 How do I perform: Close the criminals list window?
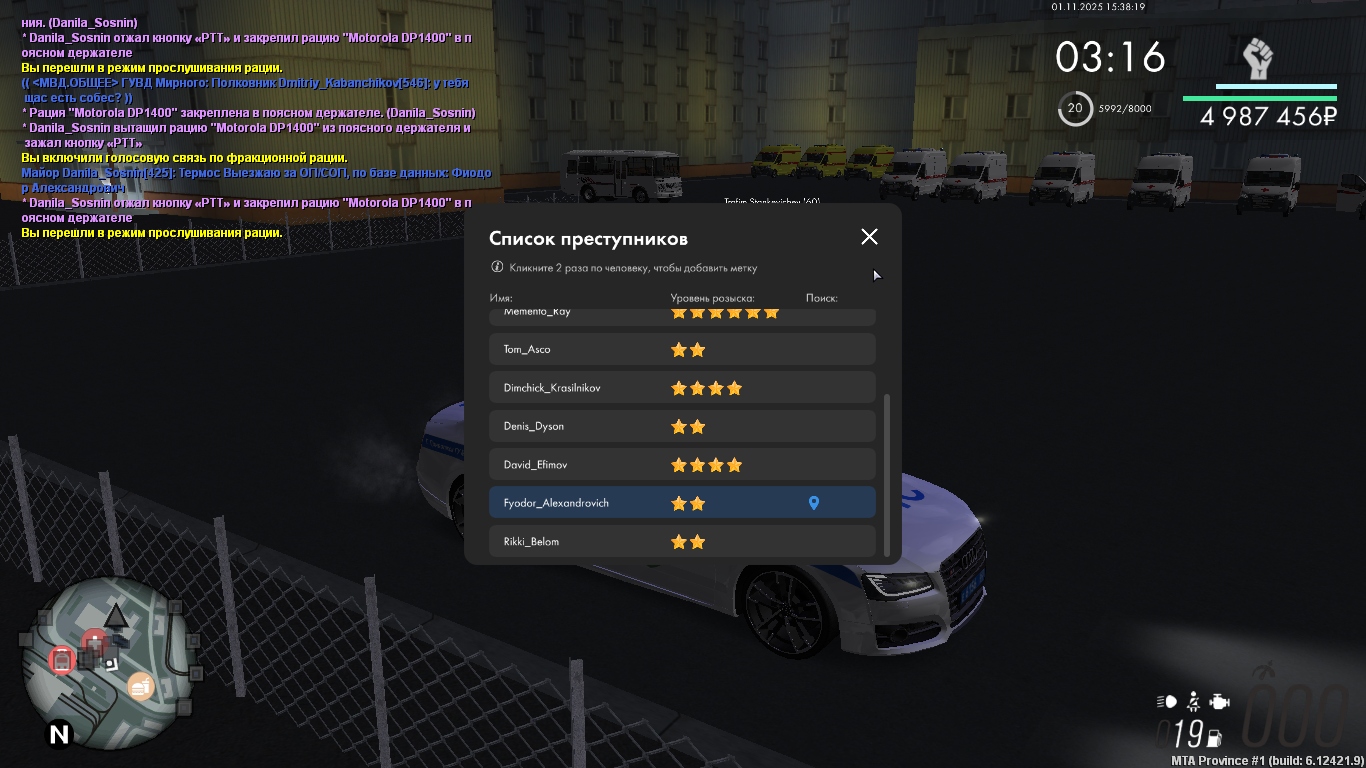869,237
